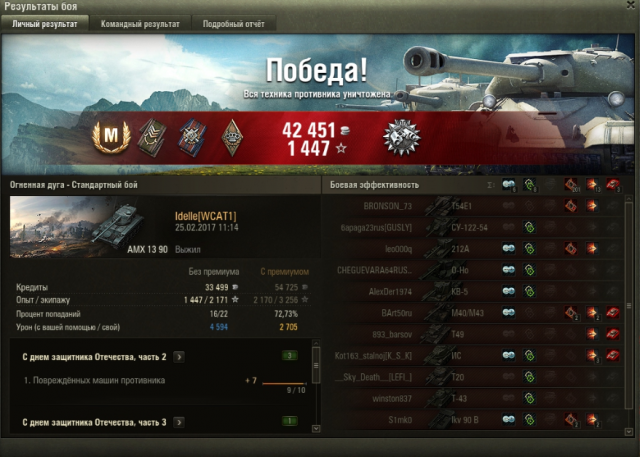
Task: Click the spotted-enemies binoculars header icon
Action: [509, 185]
